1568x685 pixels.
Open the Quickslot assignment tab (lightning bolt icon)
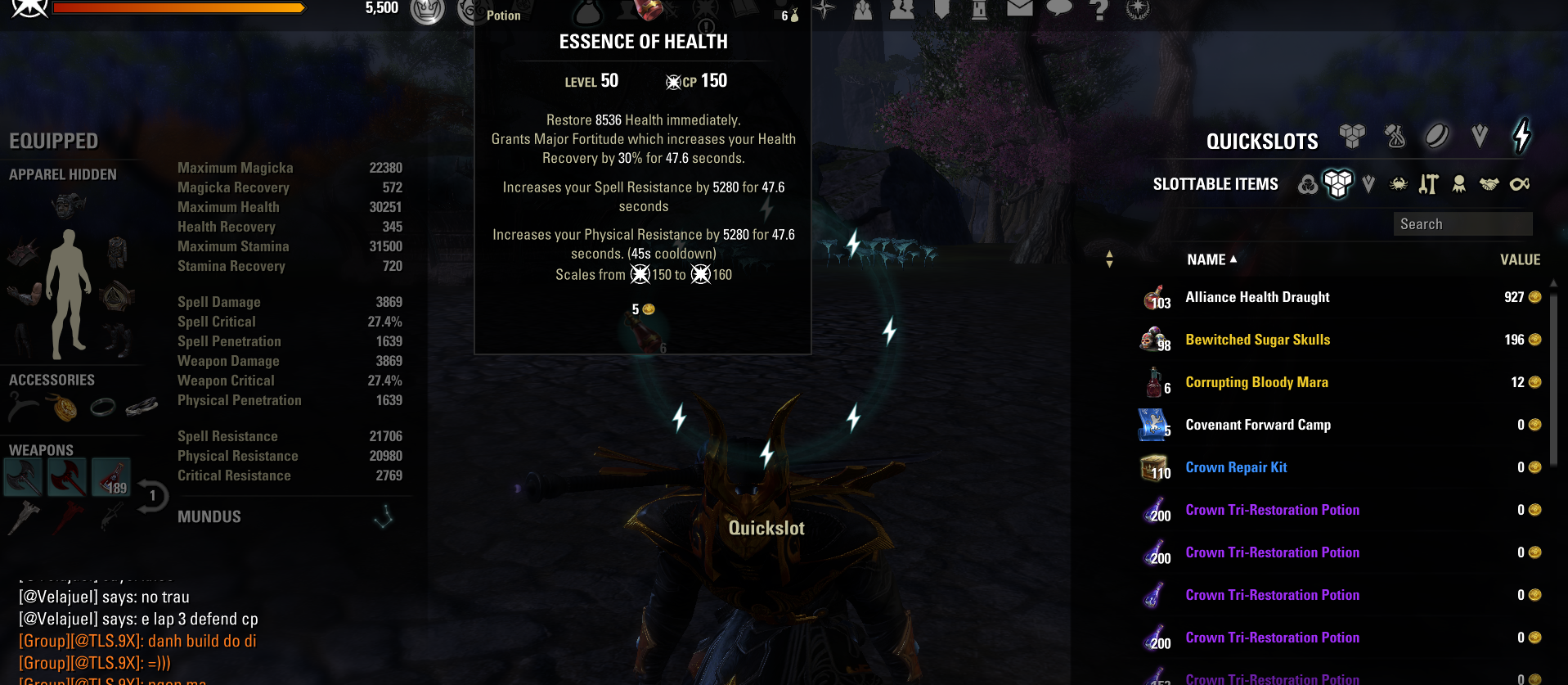coord(1521,135)
